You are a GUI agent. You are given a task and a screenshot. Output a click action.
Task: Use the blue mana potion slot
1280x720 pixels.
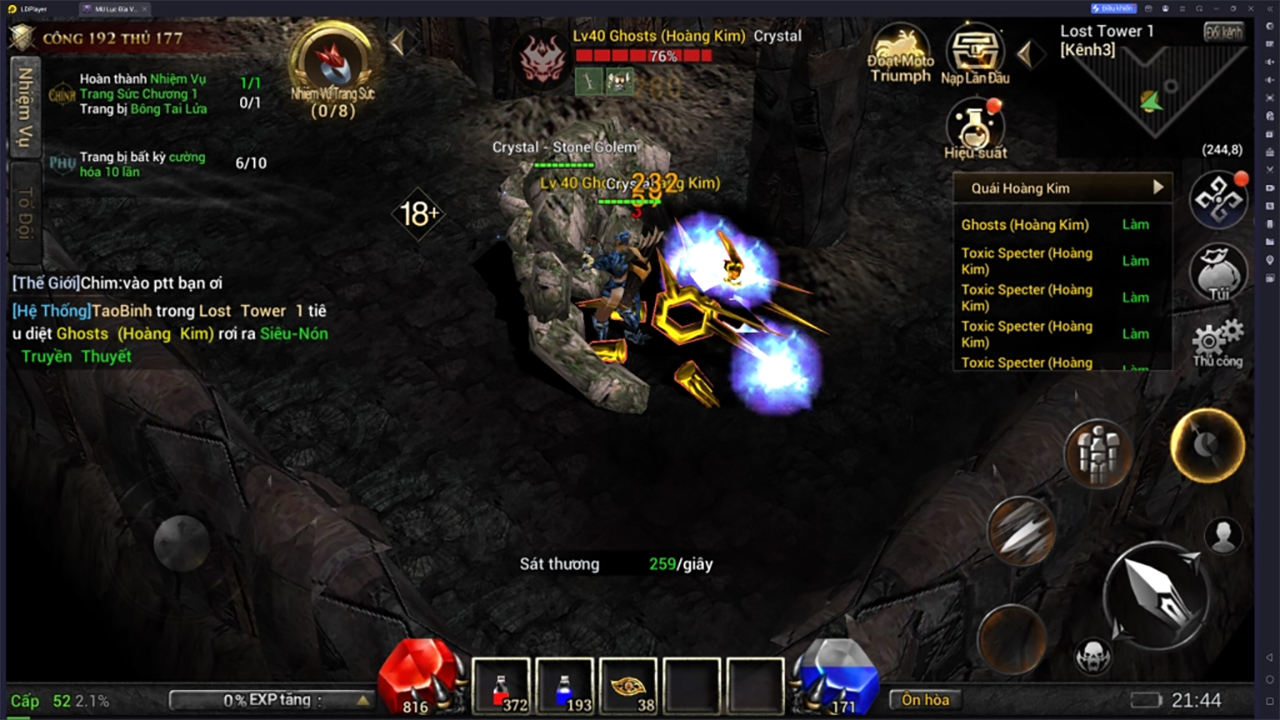[565, 686]
